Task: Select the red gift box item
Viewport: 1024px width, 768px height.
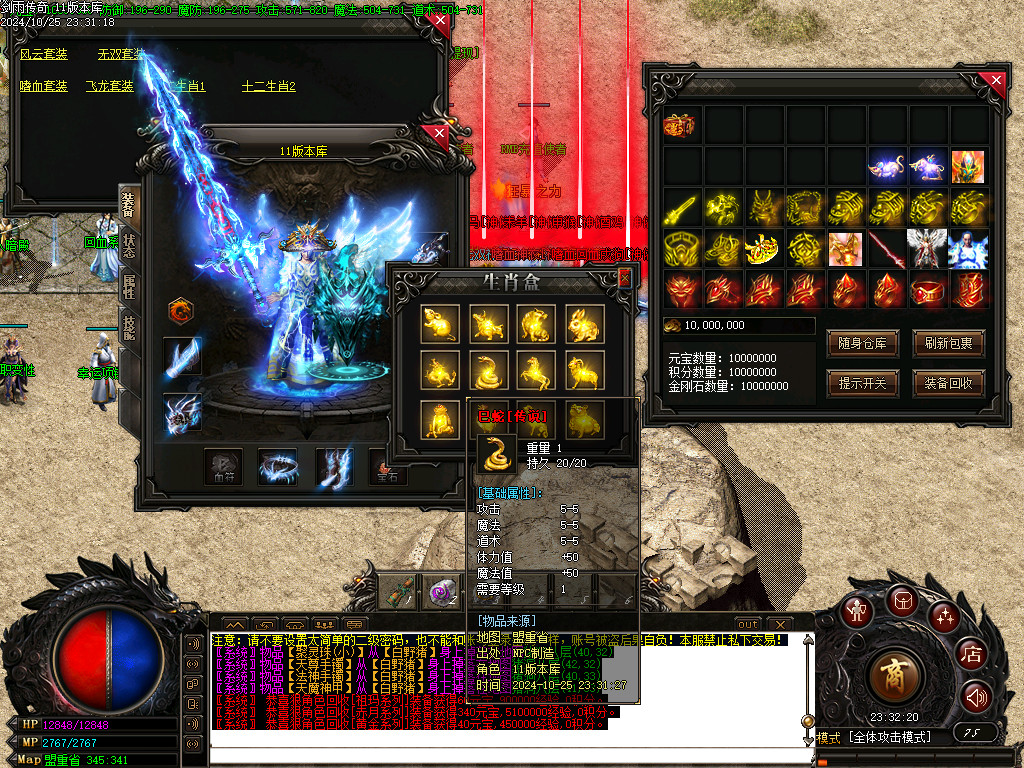Action: [x=682, y=126]
